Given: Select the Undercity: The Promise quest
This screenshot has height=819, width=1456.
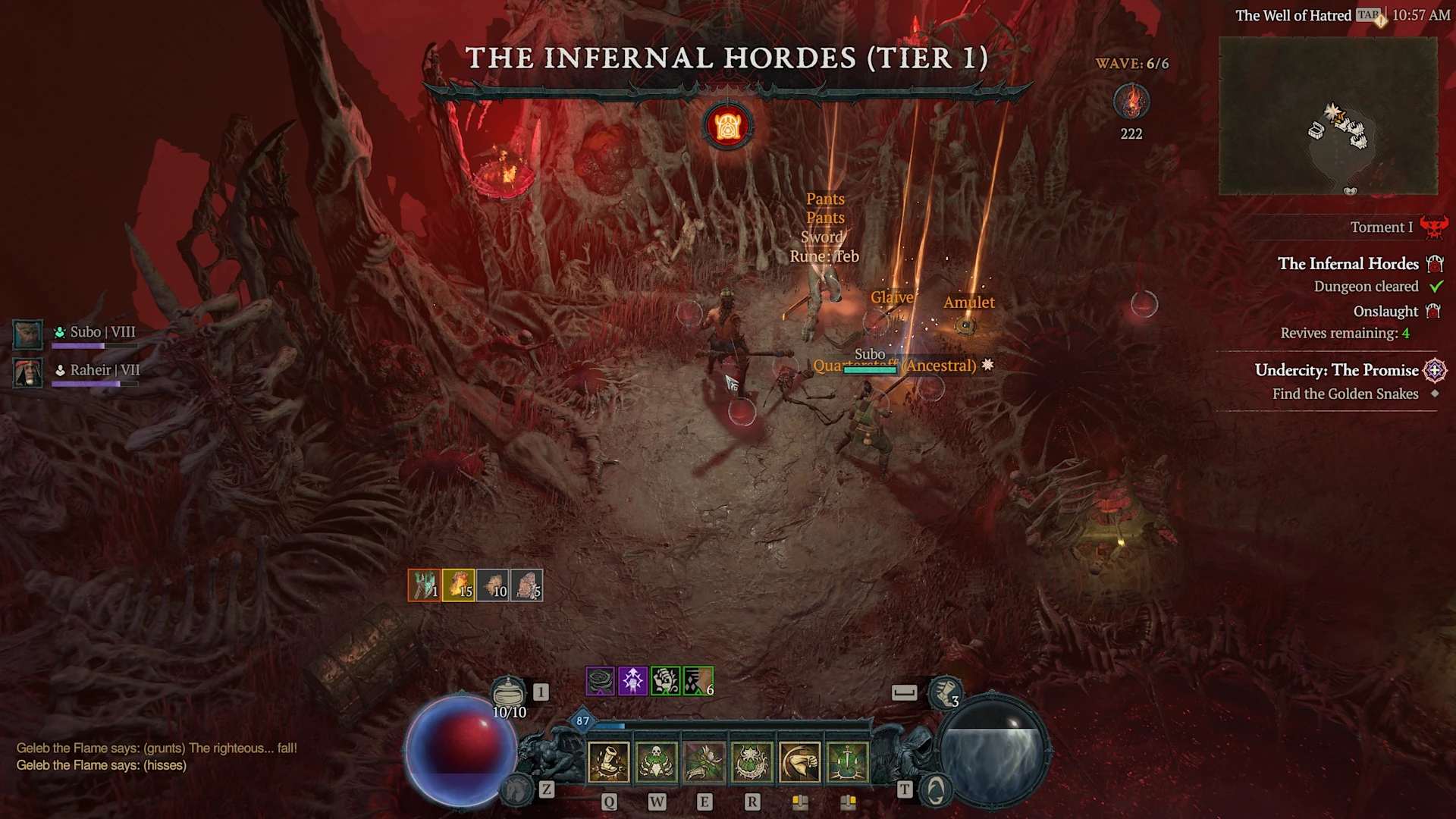Looking at the screenshot, I should (1336, 370).
